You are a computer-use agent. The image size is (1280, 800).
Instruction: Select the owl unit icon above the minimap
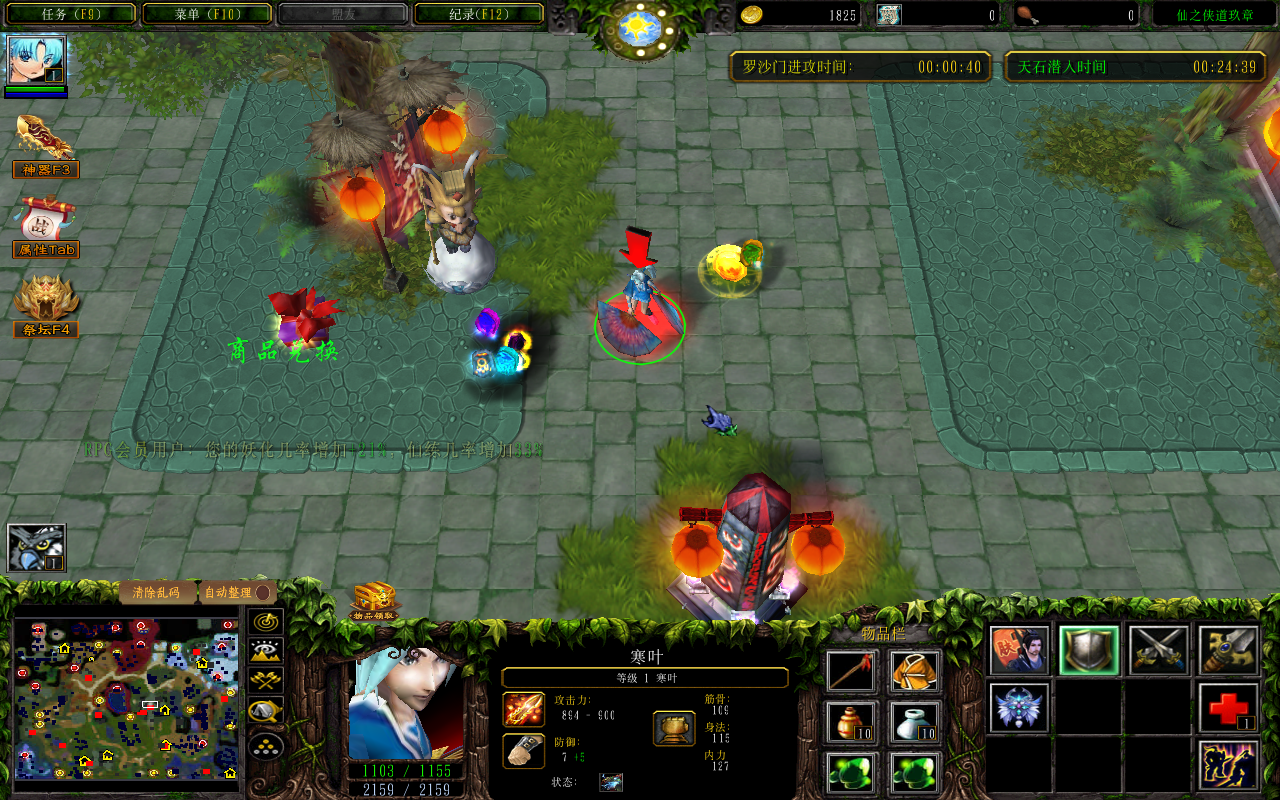point(37,548)
